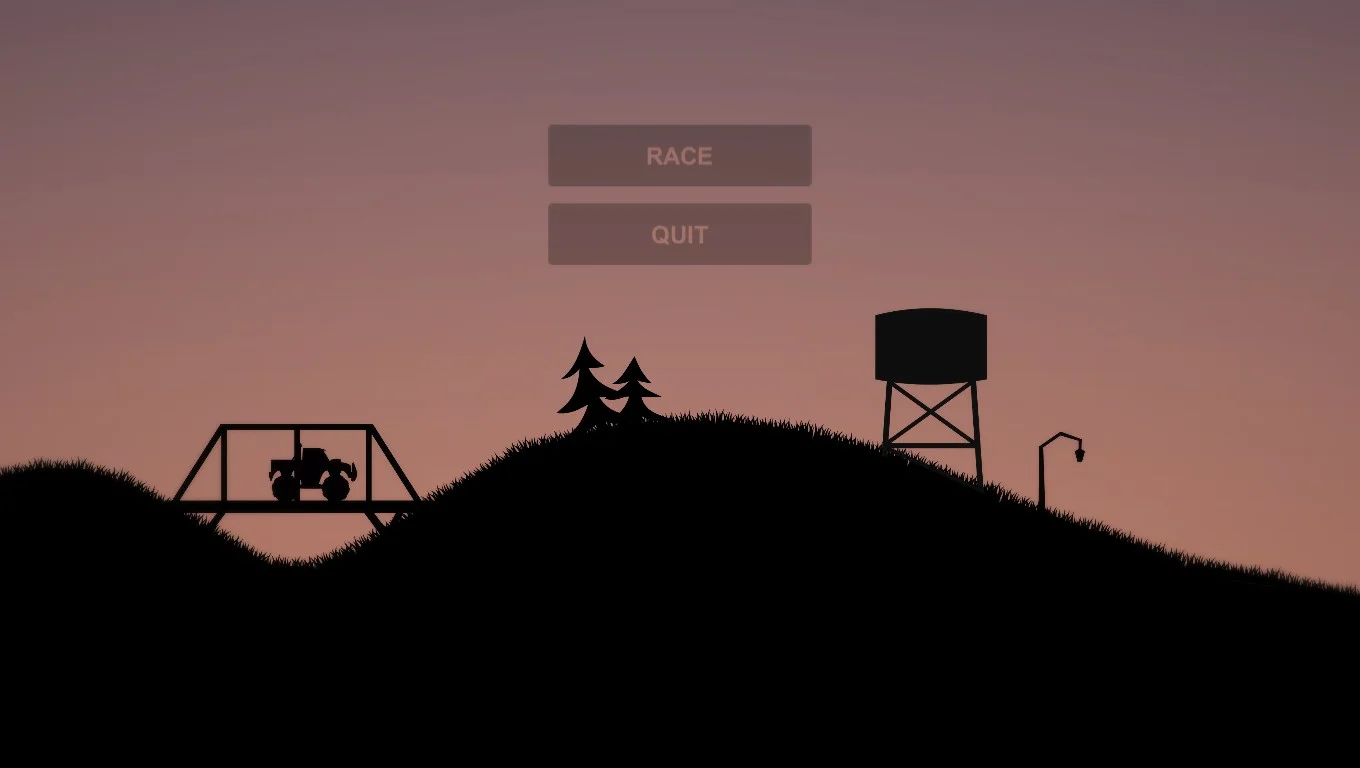Click the crossed support legs of the water tower

click(x=929, y=410)
